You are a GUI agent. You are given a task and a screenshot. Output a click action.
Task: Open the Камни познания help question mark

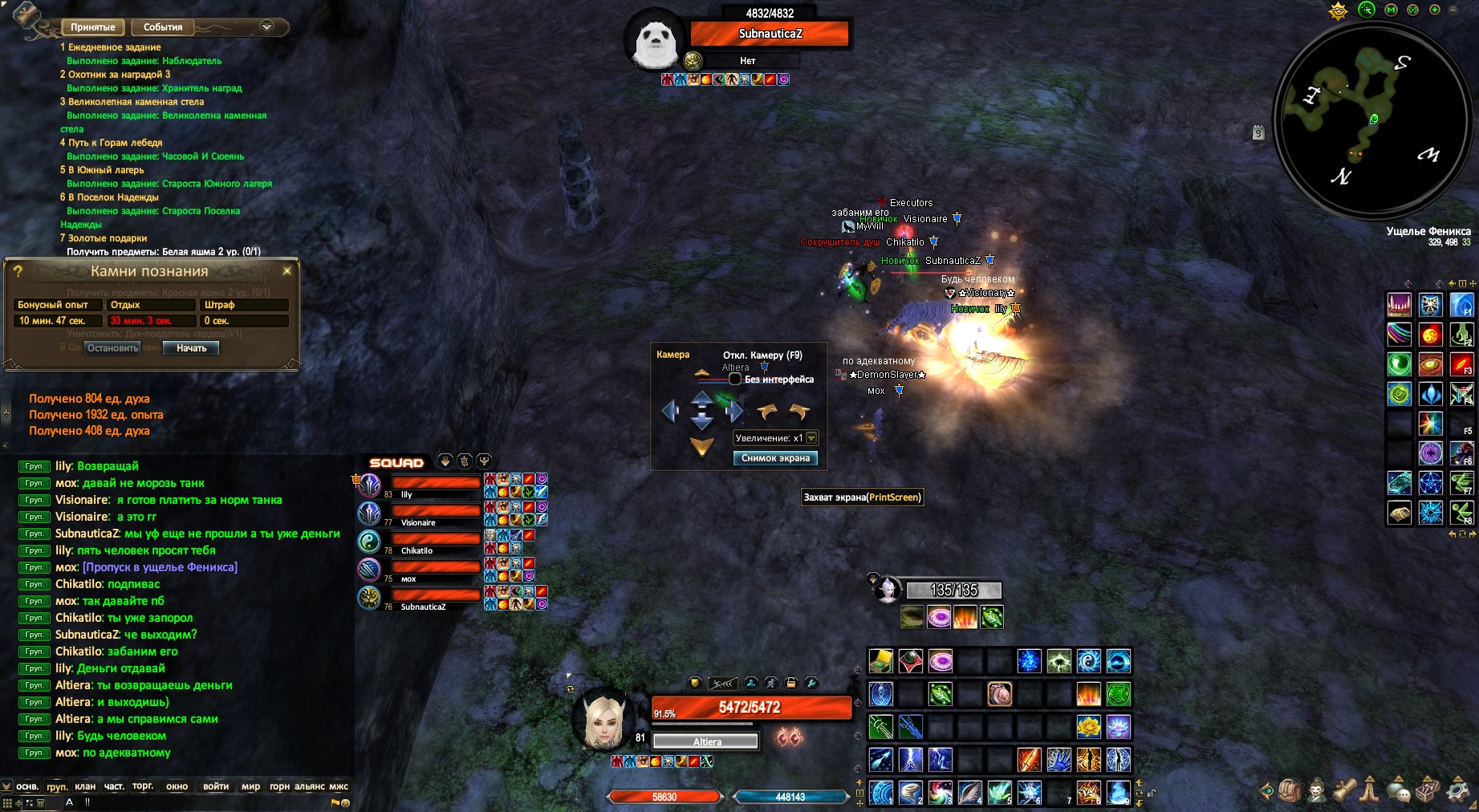[x=18, y=271]
